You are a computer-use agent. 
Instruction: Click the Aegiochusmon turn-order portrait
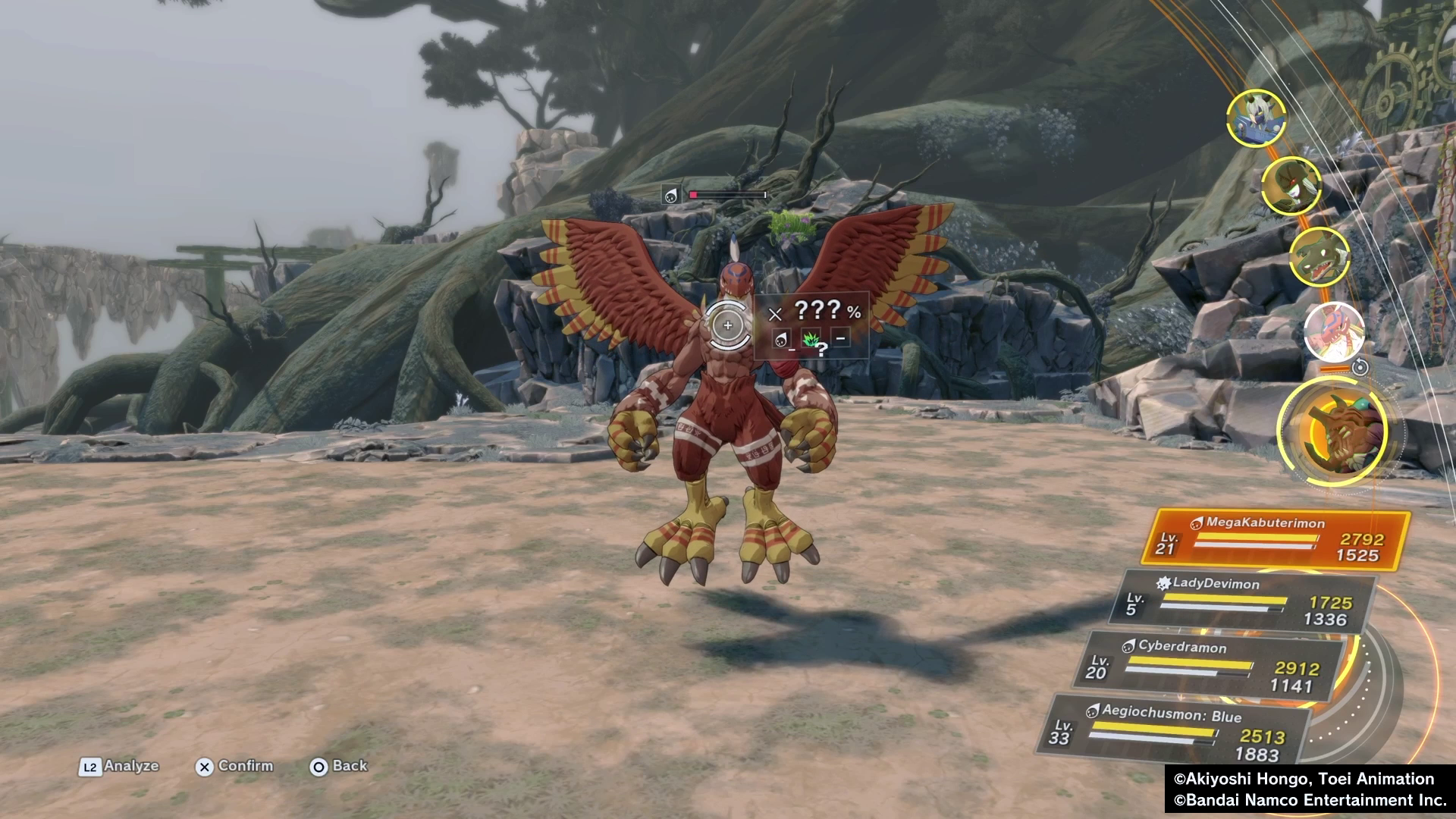point(1256,118)
